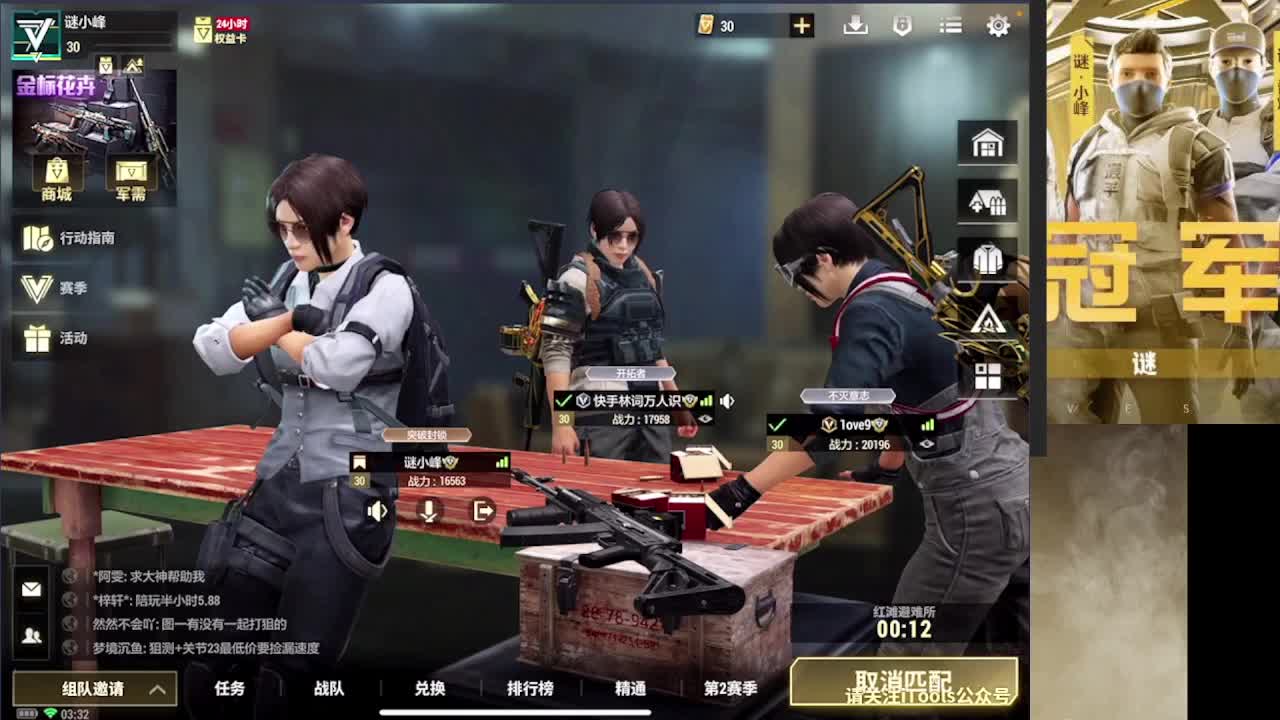Open the 排行榜 leaderboard tab

530,689
